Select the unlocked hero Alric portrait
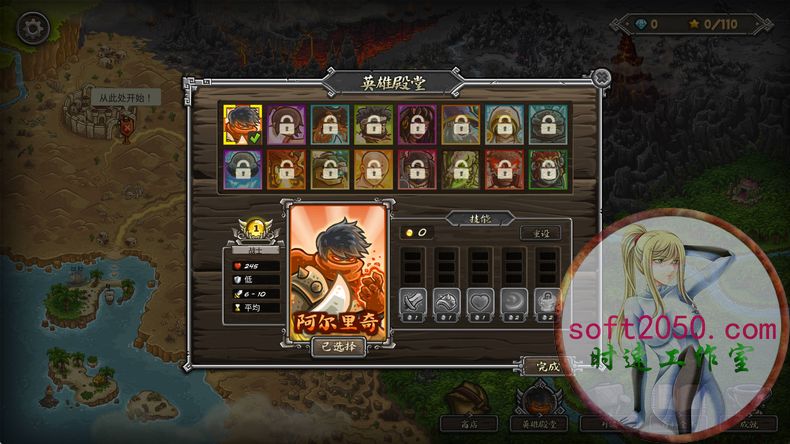Image resolution: width=790 pixels, height=444 pixels. point(242,124)
